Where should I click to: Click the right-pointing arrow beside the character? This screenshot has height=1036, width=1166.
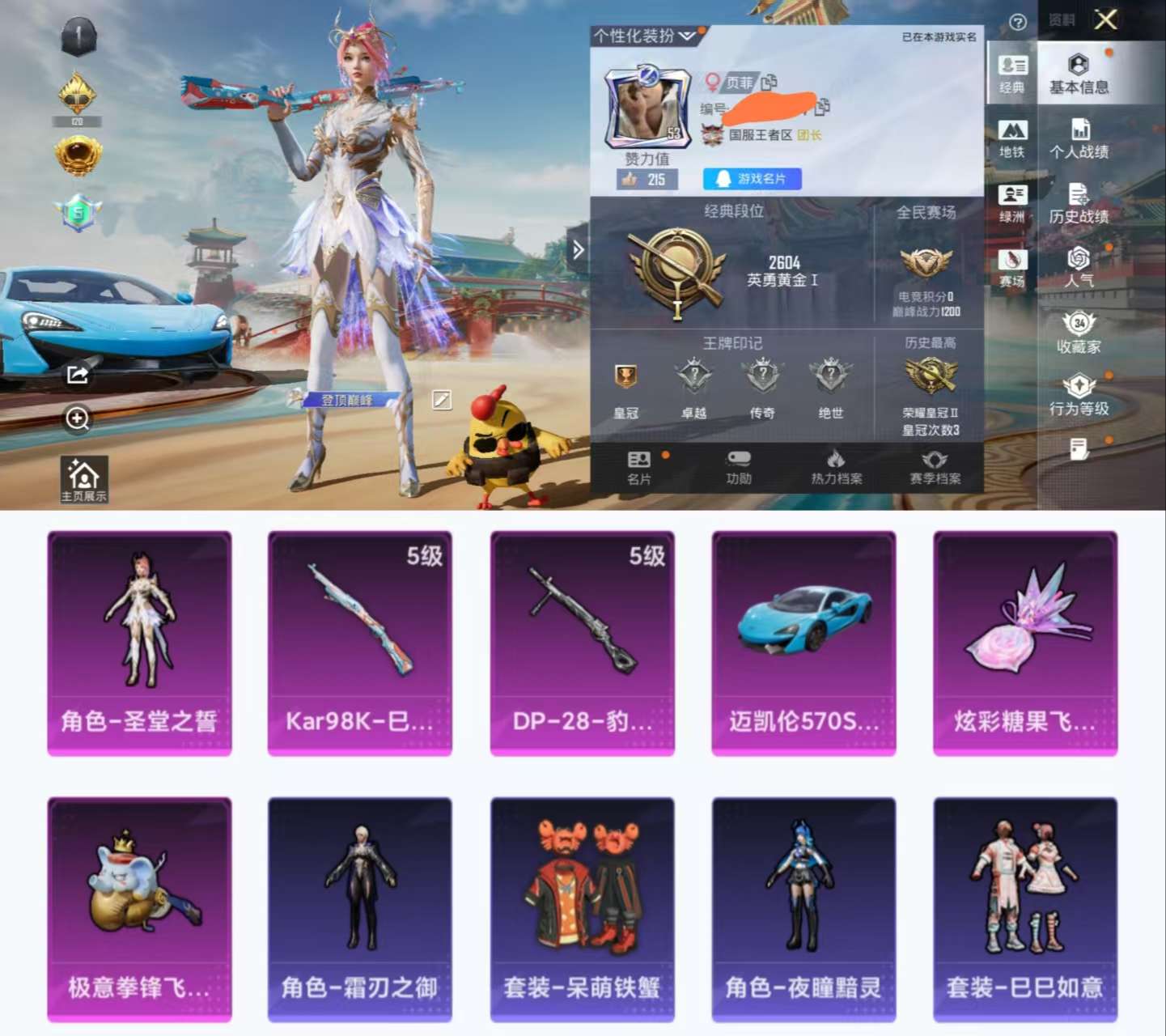click(579, 251)
